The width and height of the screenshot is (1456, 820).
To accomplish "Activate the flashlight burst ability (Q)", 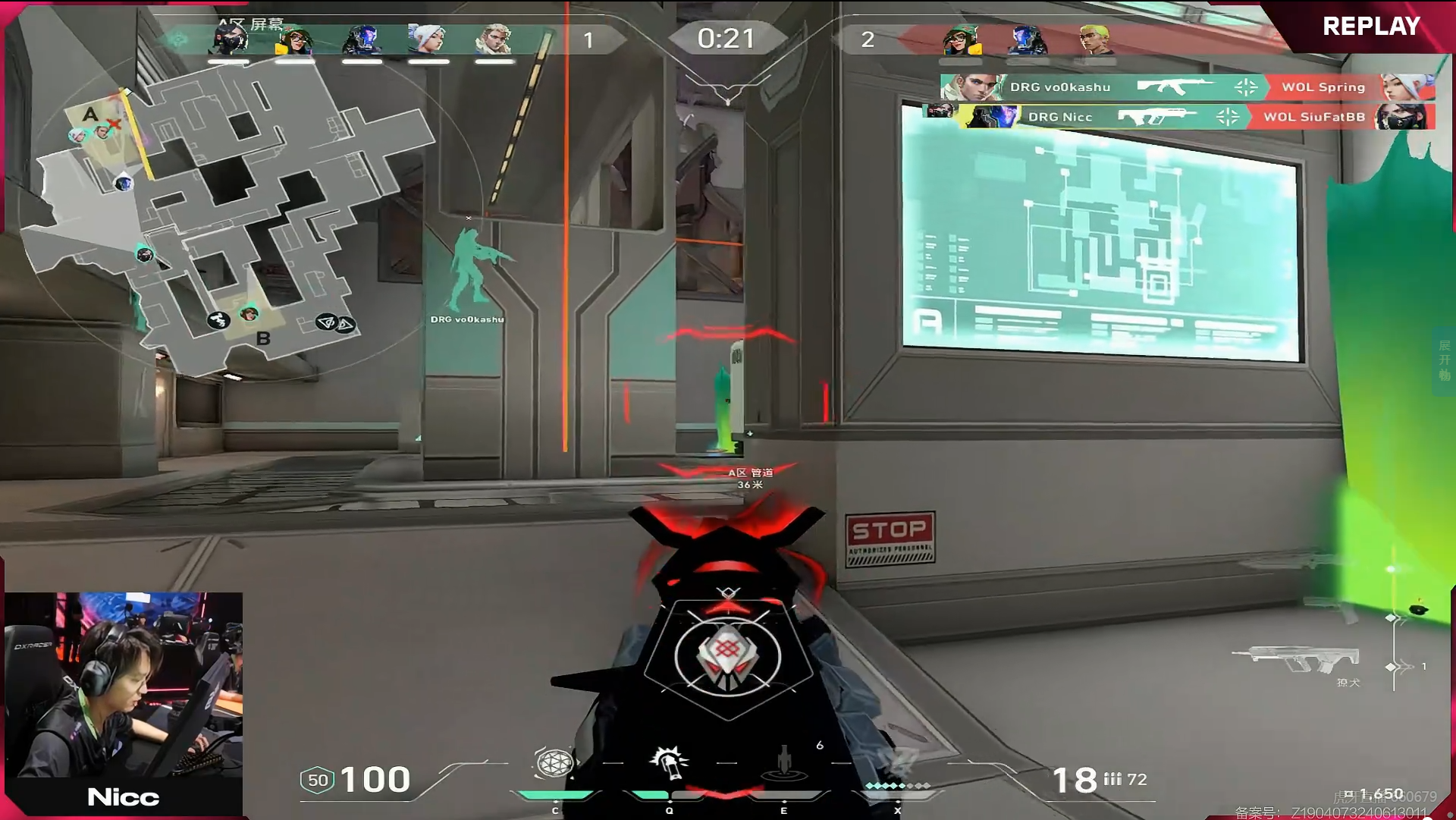I will coord(669,763).
